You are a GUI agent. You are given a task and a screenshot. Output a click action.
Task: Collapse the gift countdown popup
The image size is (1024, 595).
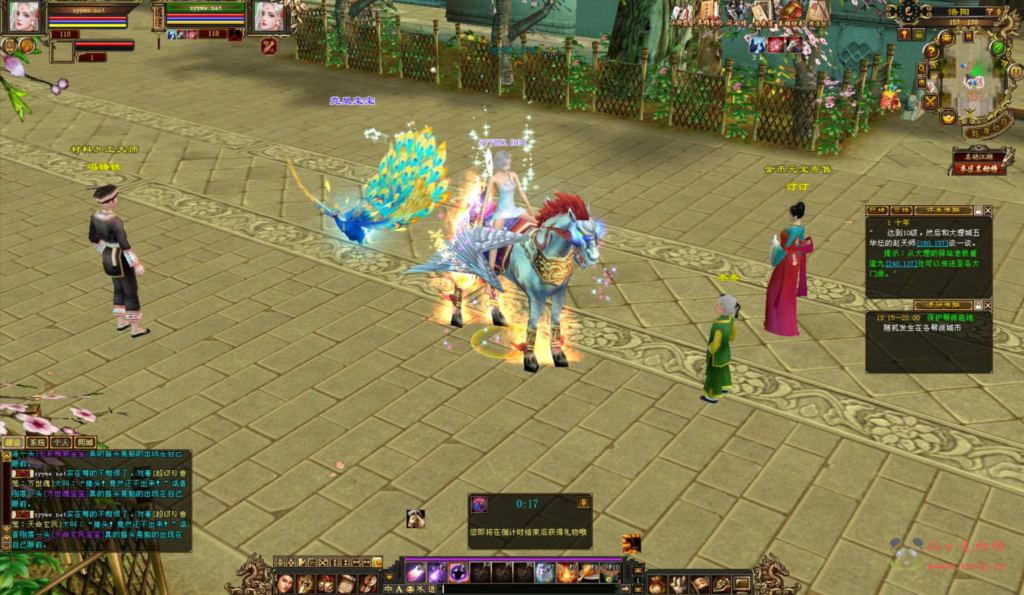pyautogui.click(x=583, y=502)
